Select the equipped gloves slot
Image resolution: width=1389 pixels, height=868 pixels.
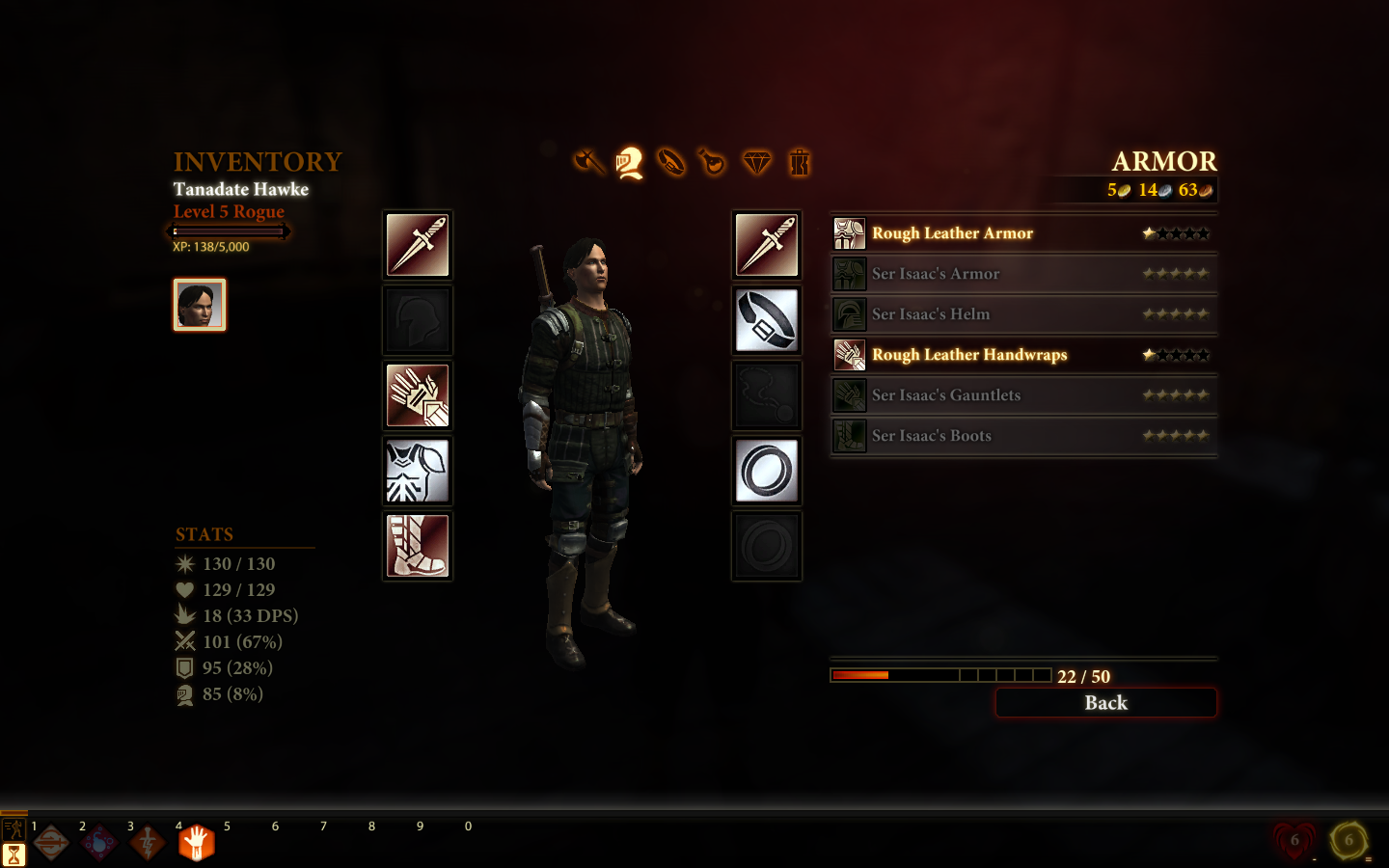click(x=418, y=395)
